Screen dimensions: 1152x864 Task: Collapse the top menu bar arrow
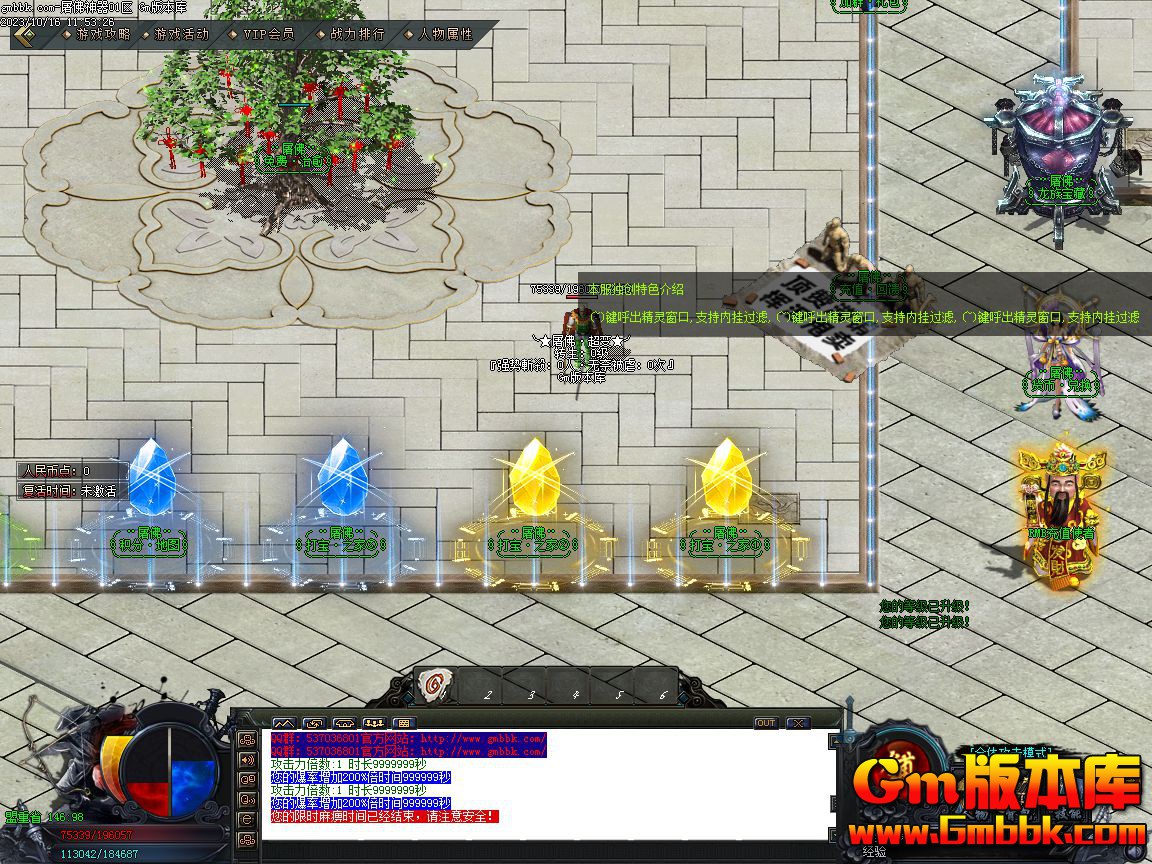pyautogui.click(x=24, y=35)
